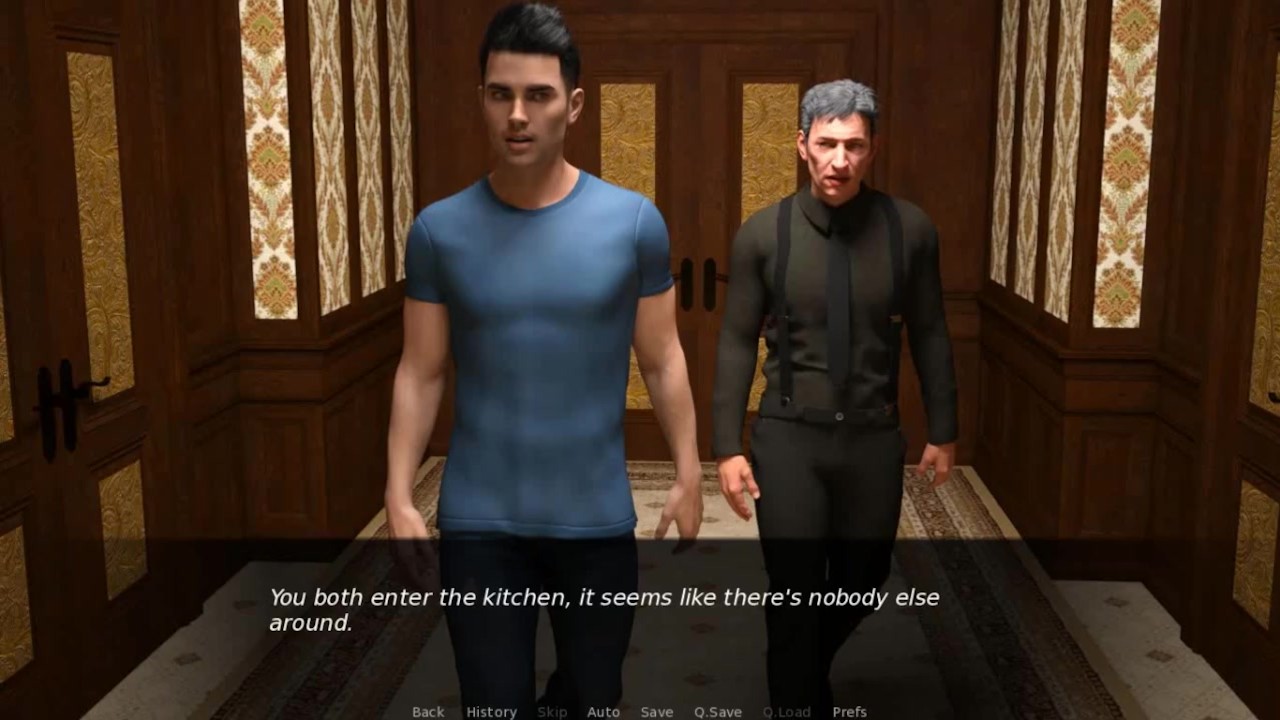1280x720 pixels.
Task: Open the Save game screen
Action: click(x=656, y=712)
